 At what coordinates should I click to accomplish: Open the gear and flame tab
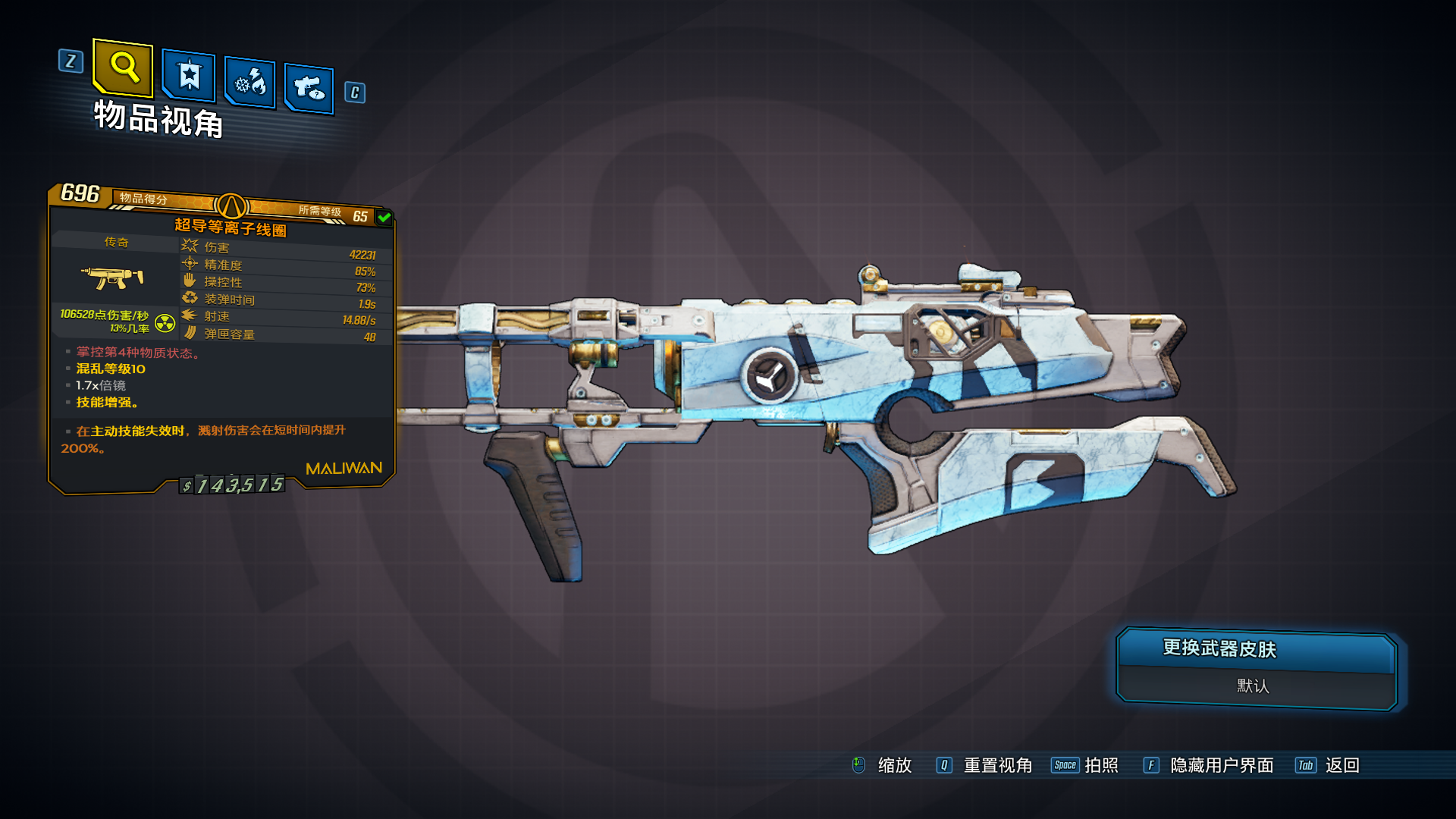[250, 82]
